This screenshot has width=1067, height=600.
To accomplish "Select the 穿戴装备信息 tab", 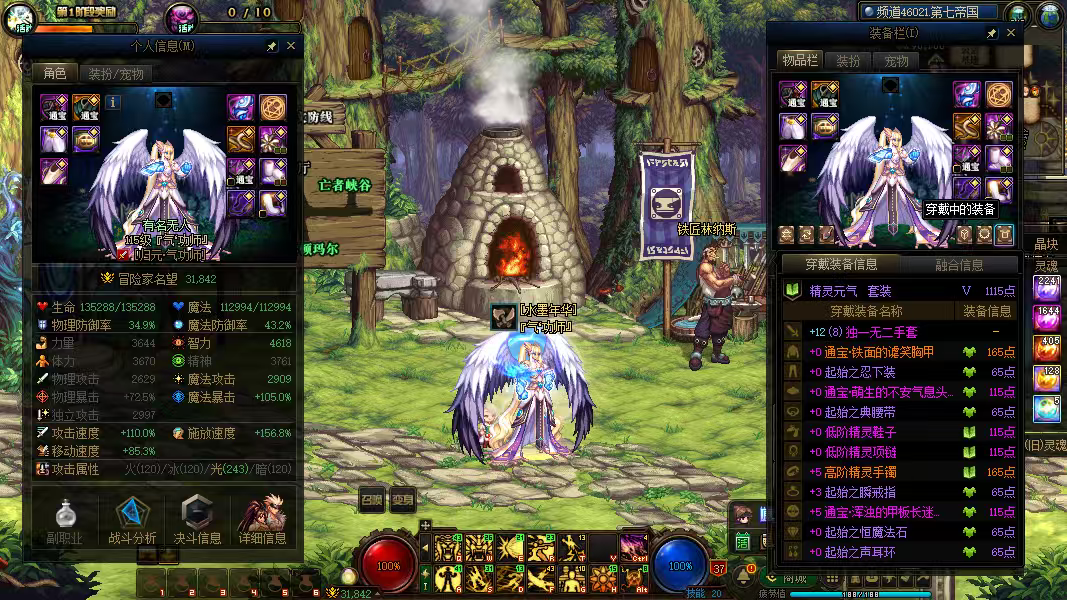I will pos(842,265).
